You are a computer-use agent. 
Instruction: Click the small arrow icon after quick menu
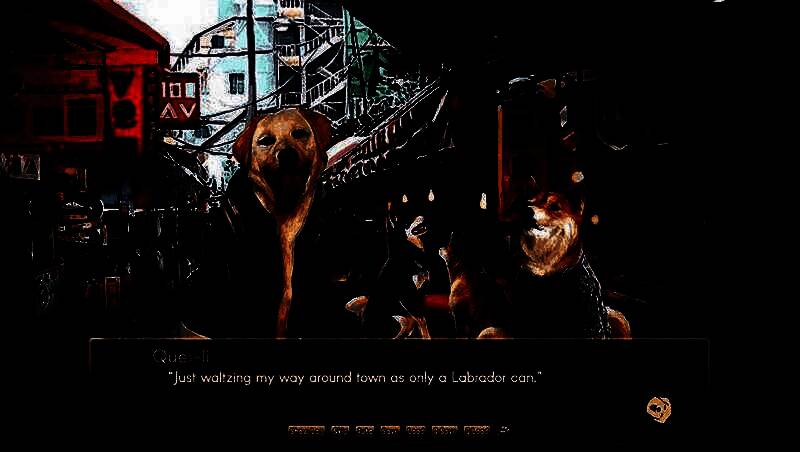tap(504, 431)
